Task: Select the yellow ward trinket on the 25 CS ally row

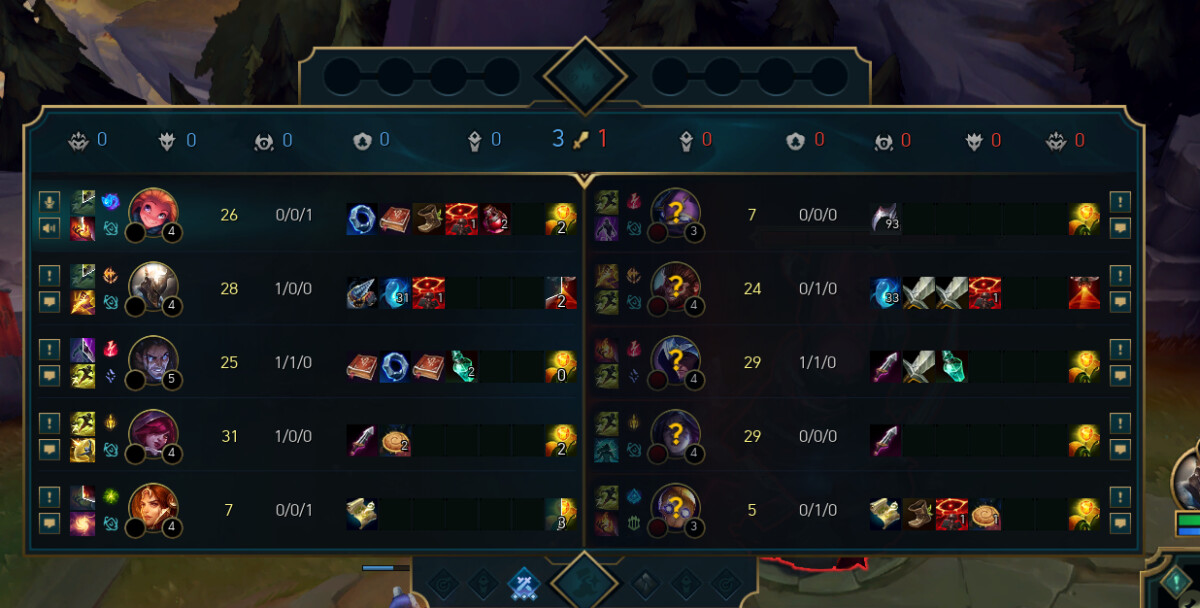Action: click(x=561, y=367)
